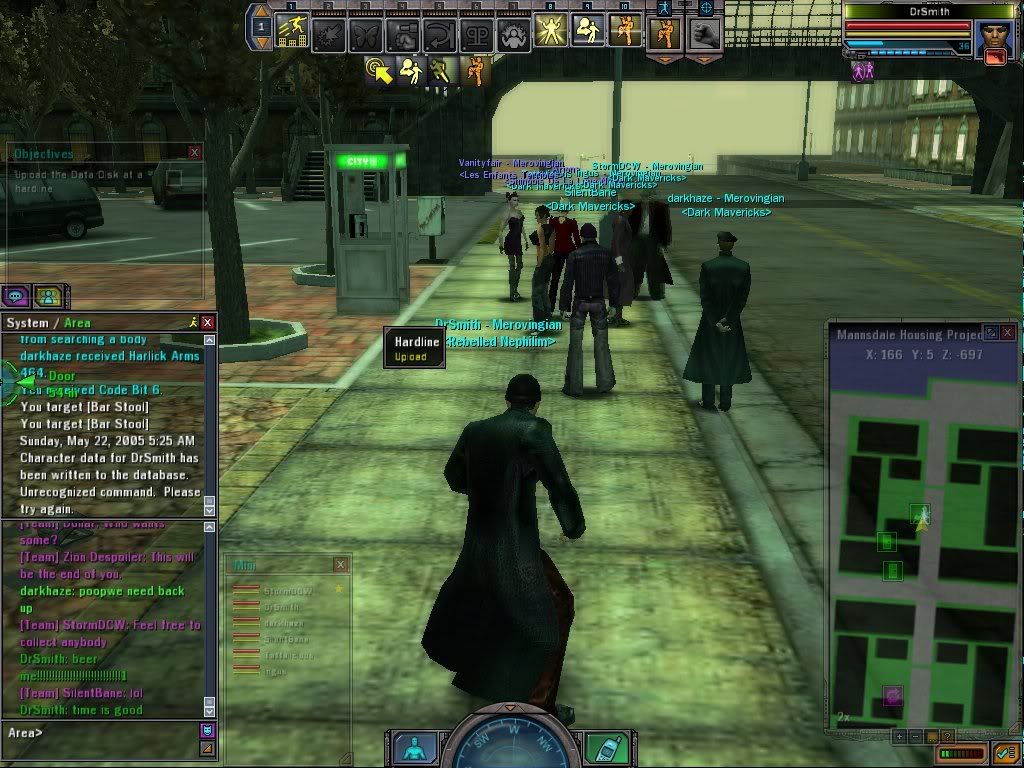The height and width of the screenshot is (768, 1024).
Task: Close the System / Area chat window
Action: click(207, 323)
